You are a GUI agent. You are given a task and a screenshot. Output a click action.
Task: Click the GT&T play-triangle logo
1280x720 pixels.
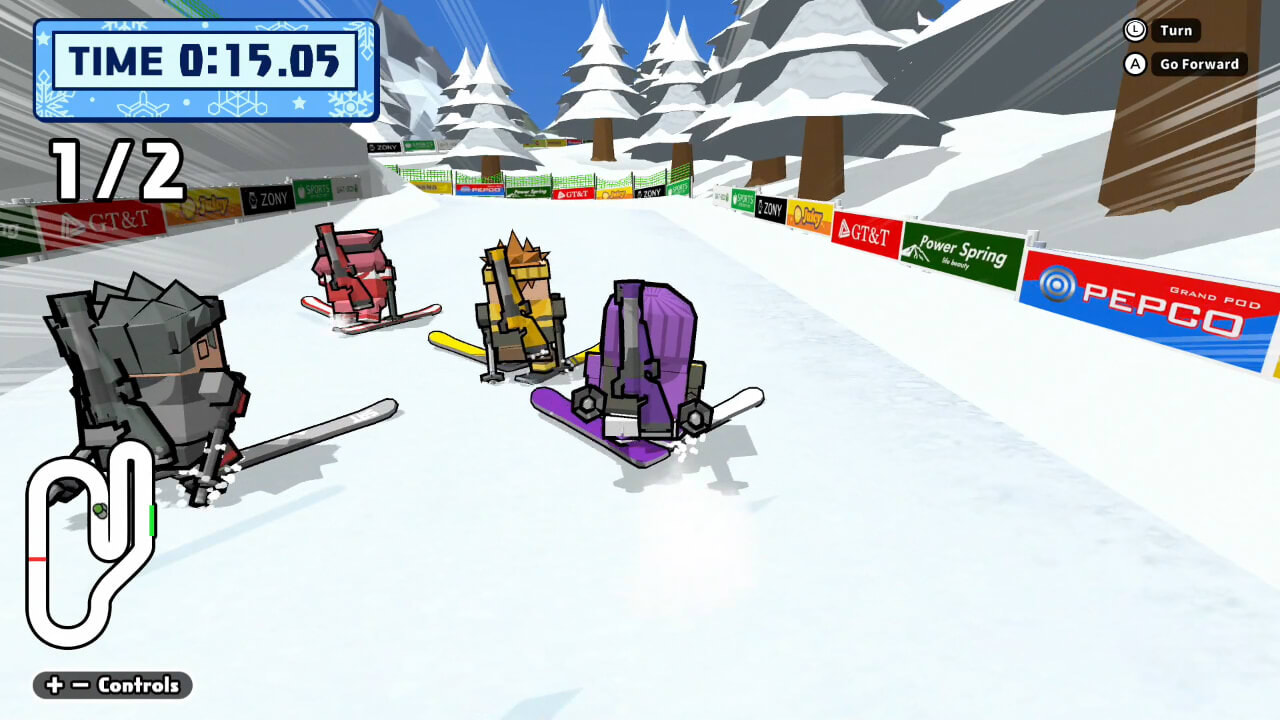click(845, 226)
